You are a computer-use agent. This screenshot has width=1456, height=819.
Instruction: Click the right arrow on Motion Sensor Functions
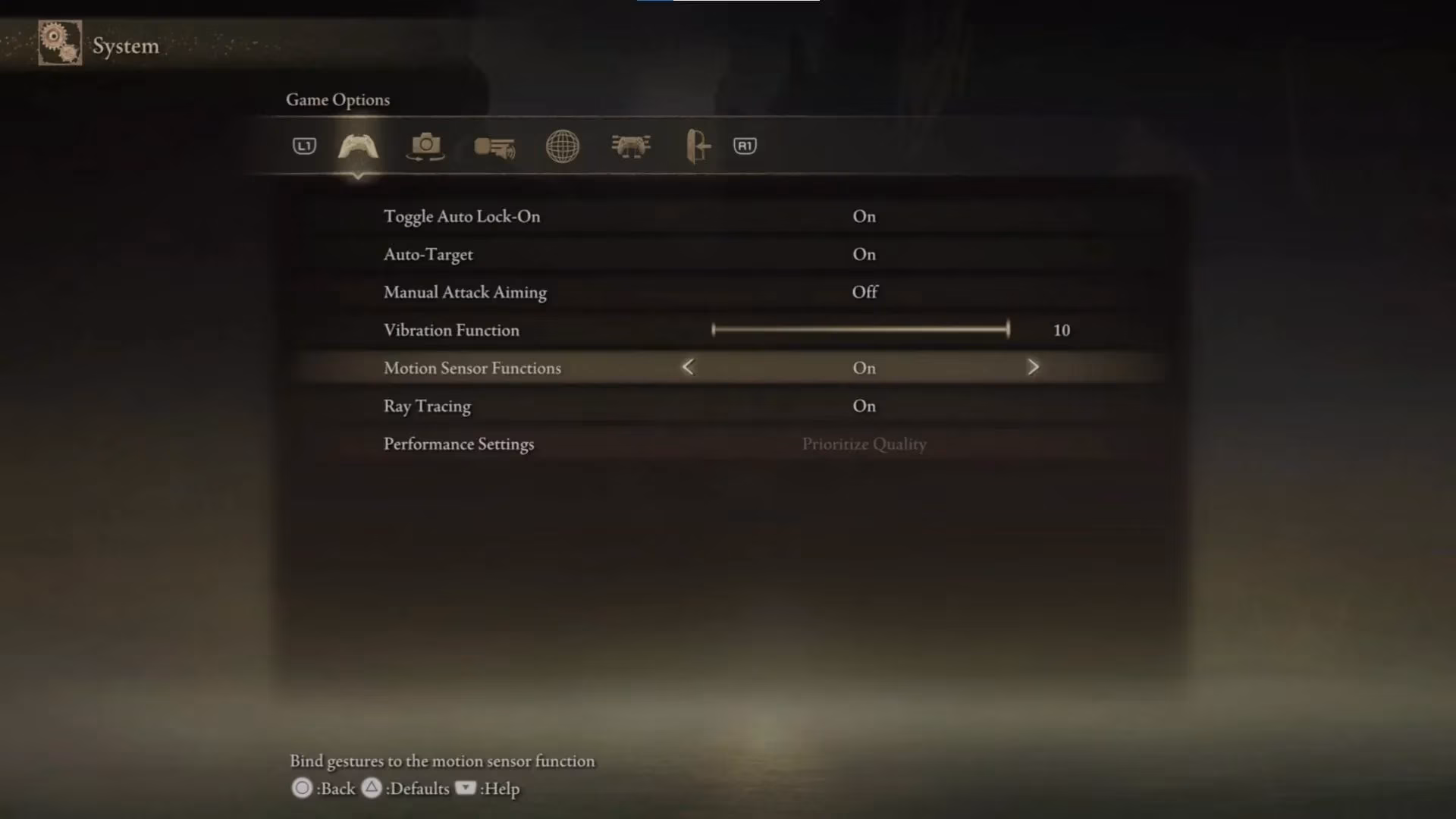(1034, 367)
